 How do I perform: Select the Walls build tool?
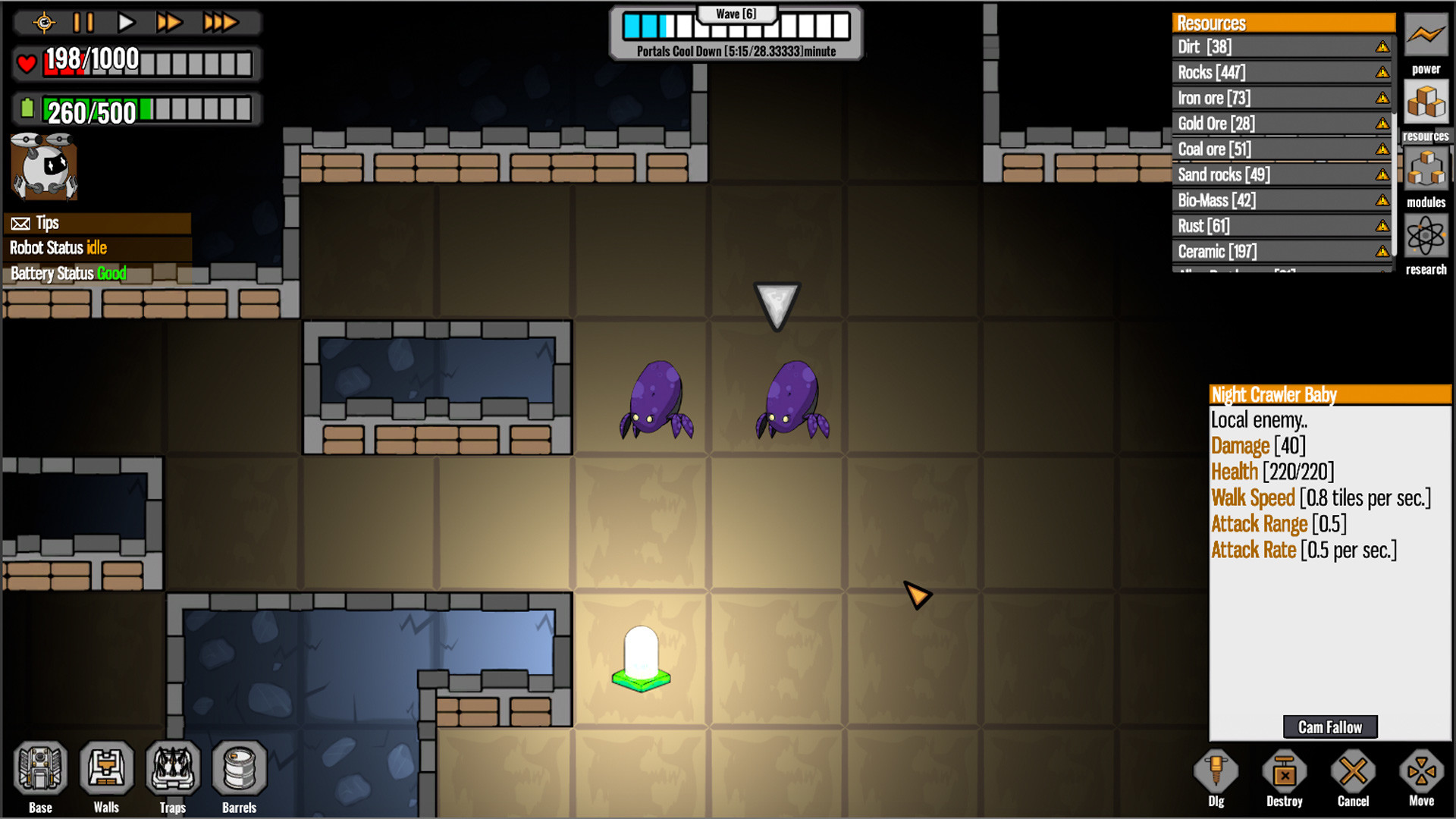pos(107,770)
